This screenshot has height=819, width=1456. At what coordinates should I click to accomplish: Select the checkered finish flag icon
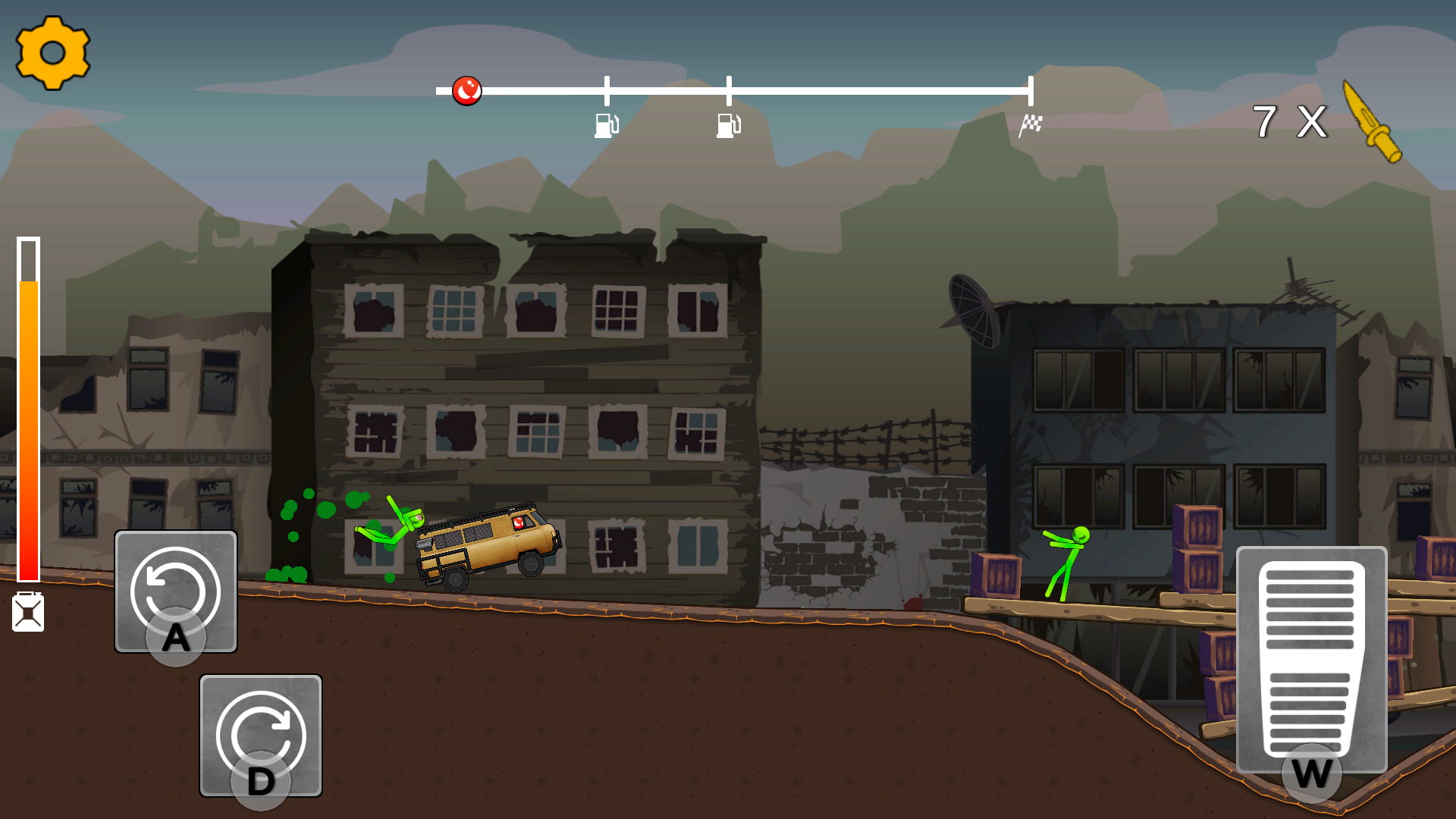(x=1031, y=124)
